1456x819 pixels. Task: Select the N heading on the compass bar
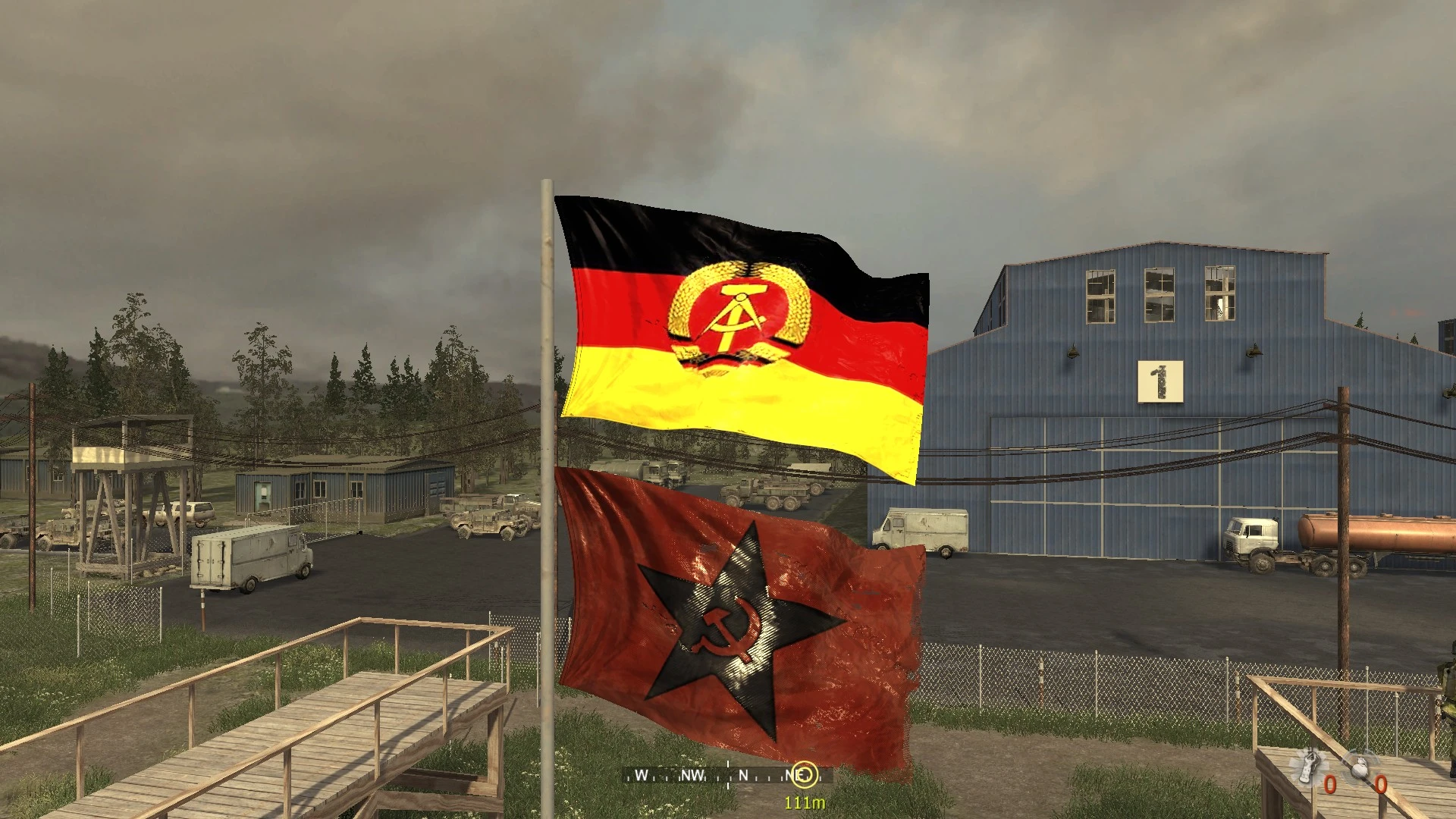tap(743, 776)
